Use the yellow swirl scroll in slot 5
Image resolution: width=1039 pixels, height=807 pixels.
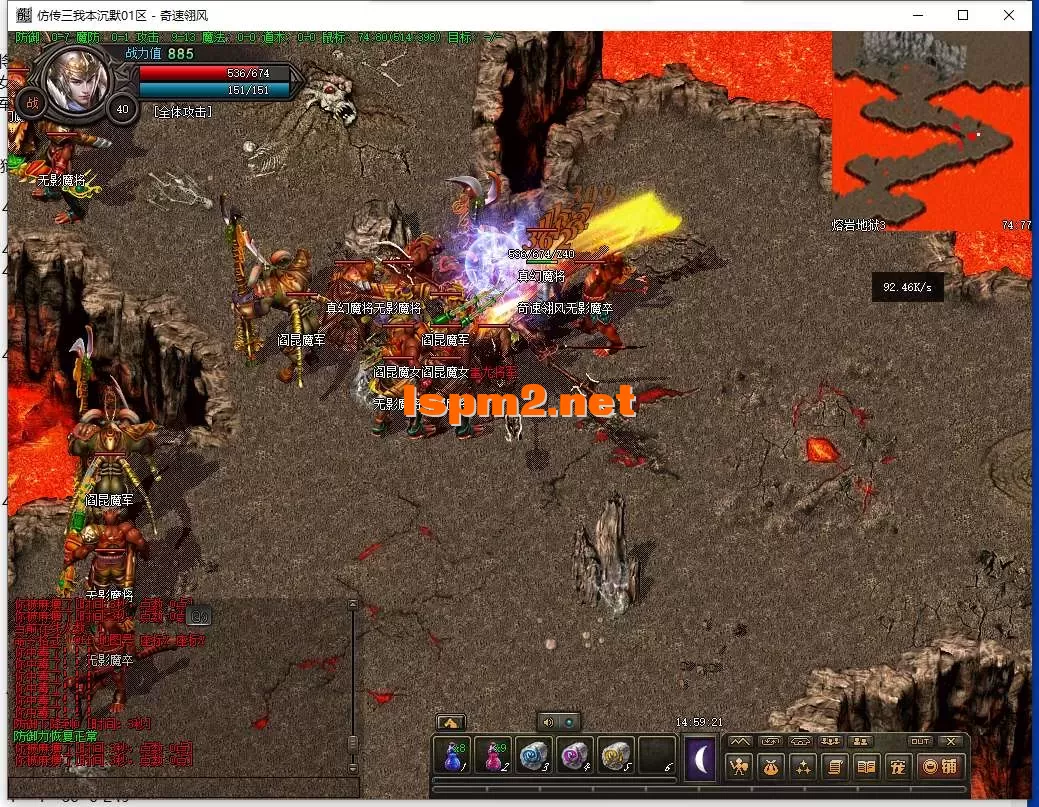616,757
